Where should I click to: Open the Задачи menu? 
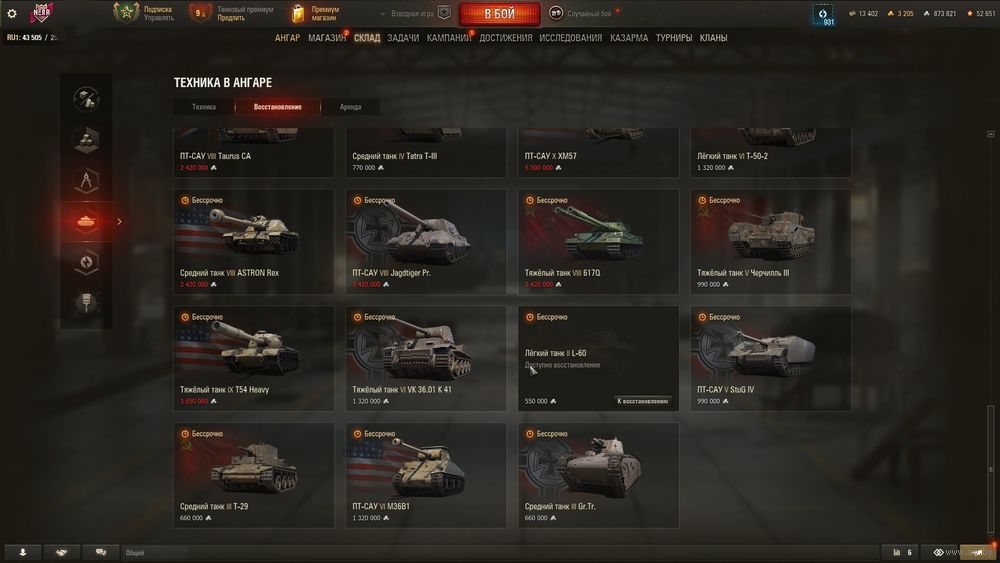pos(403,38)
